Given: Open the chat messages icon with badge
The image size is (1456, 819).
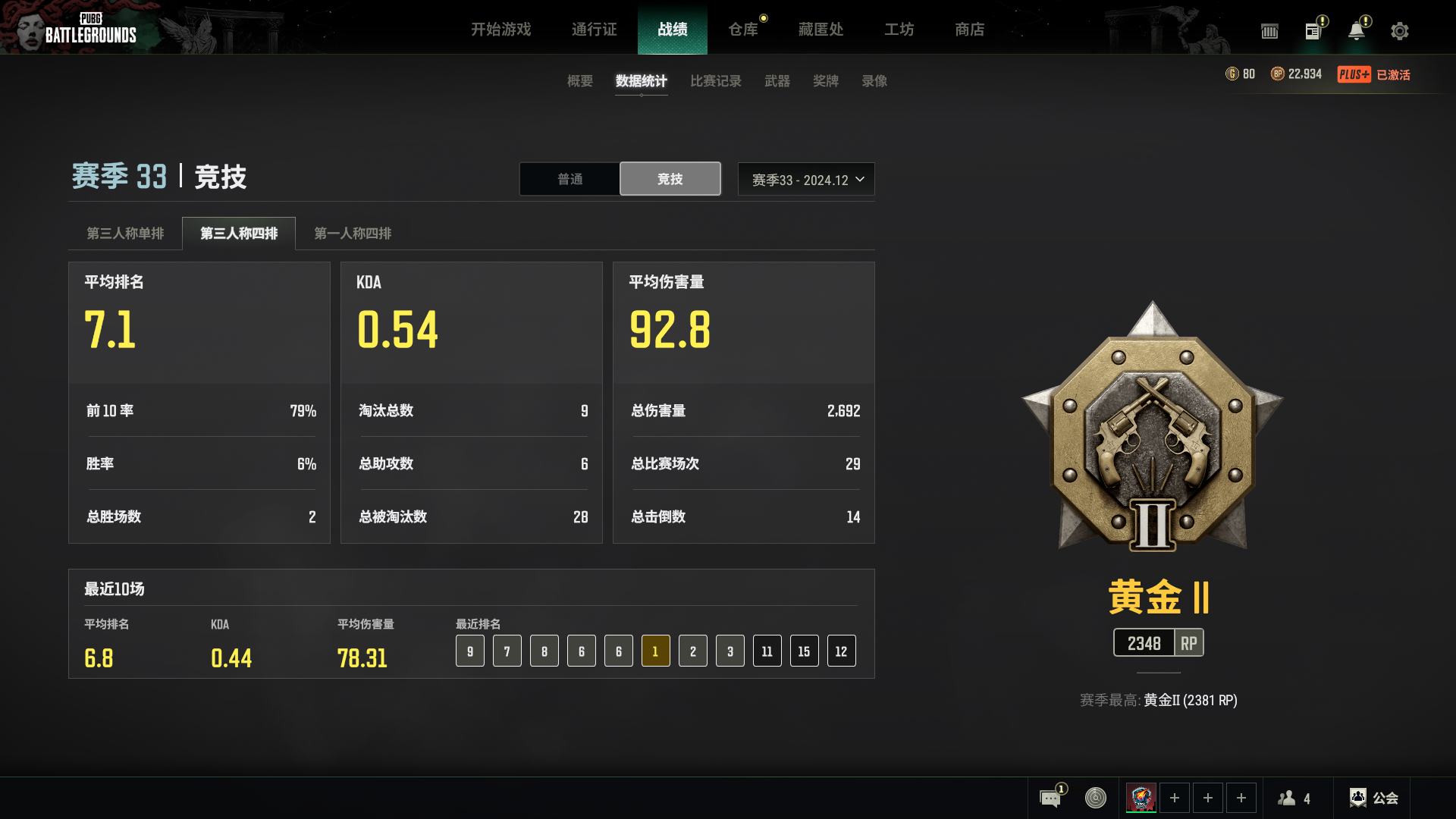Looking at the screenshot, I should point(1049,797).
